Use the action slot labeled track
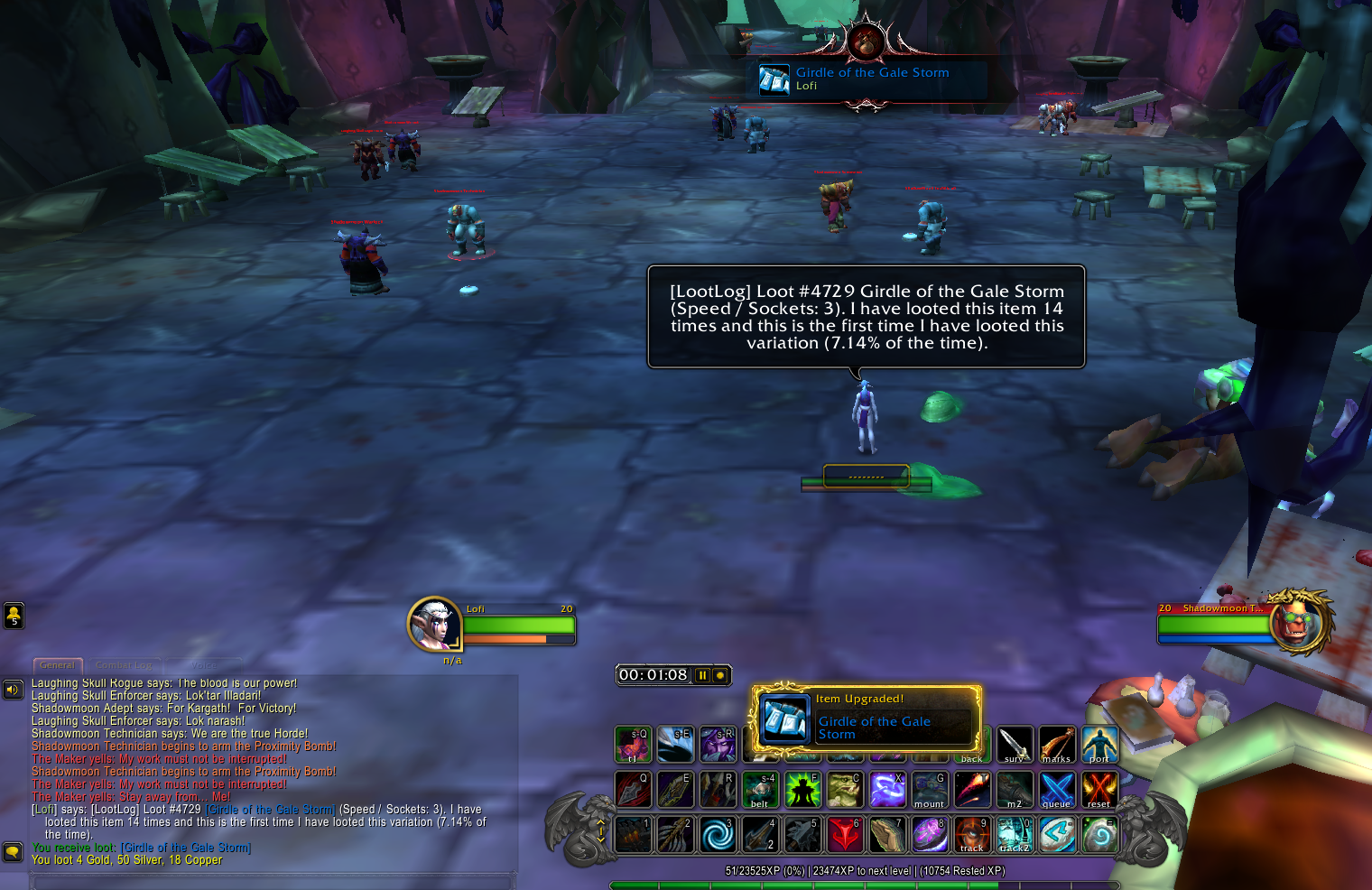The width and height of the screenshot is (1372, 890). point(972,835)
